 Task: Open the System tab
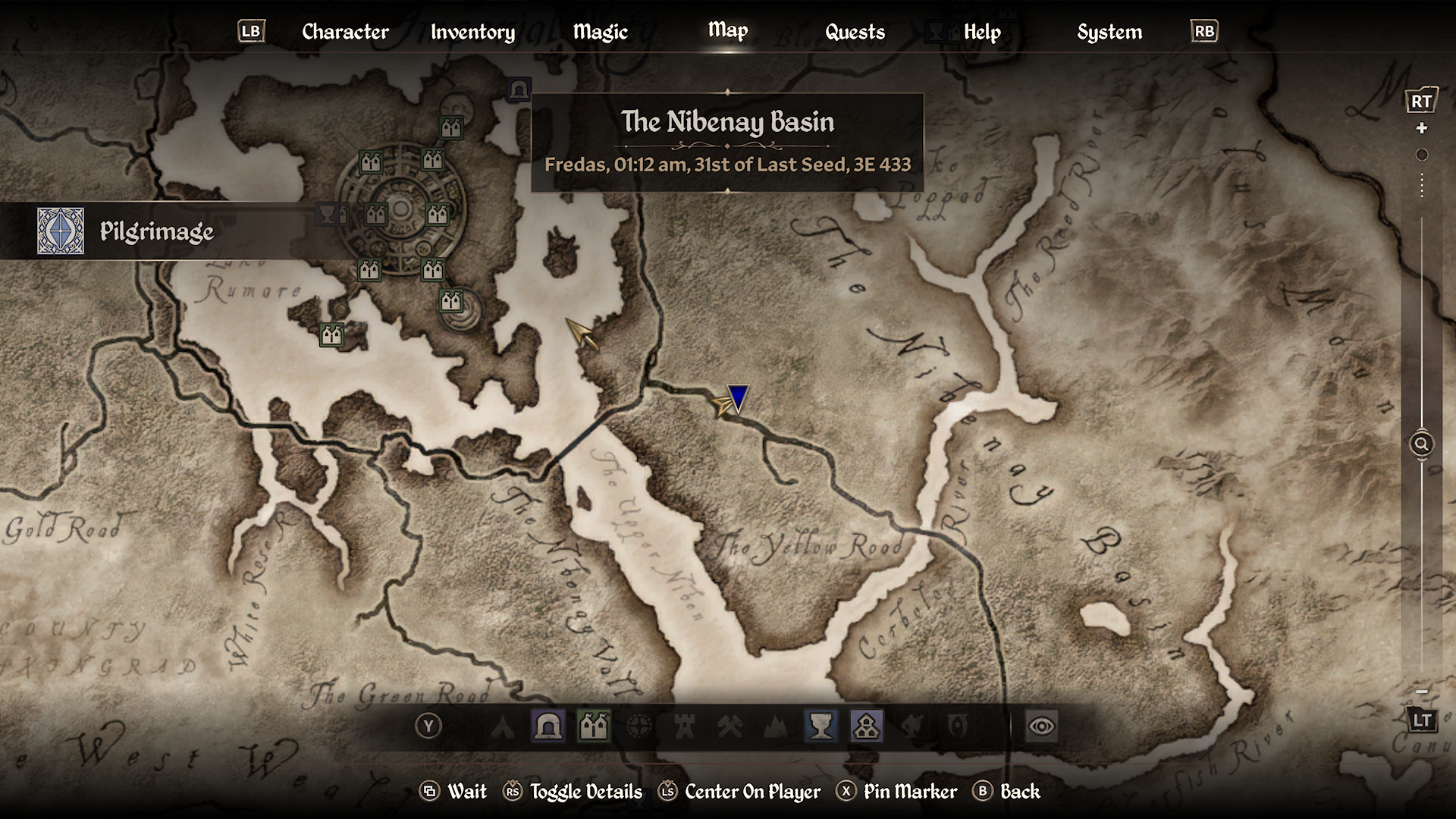click(1109, 32)
